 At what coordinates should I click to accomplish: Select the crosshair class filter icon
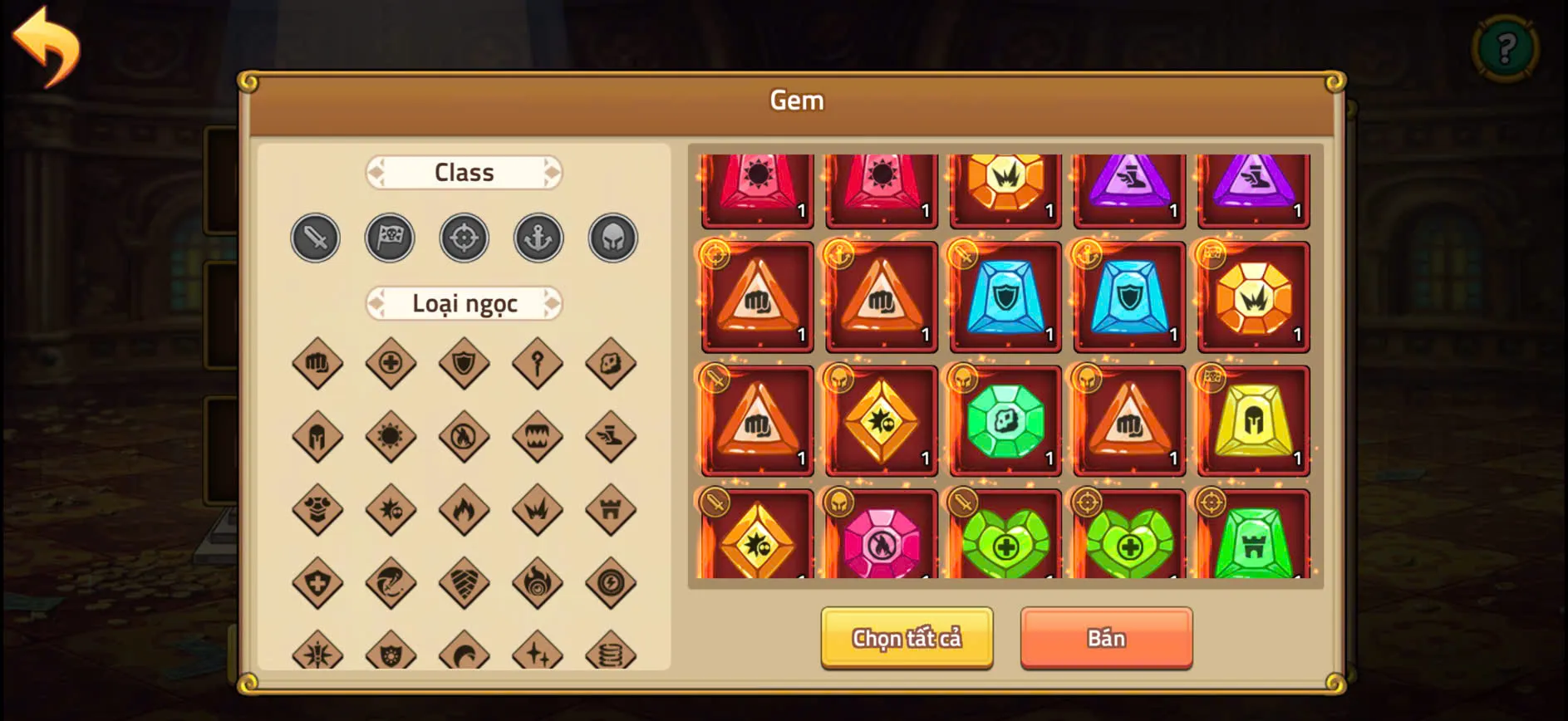(x=465, y=238)
